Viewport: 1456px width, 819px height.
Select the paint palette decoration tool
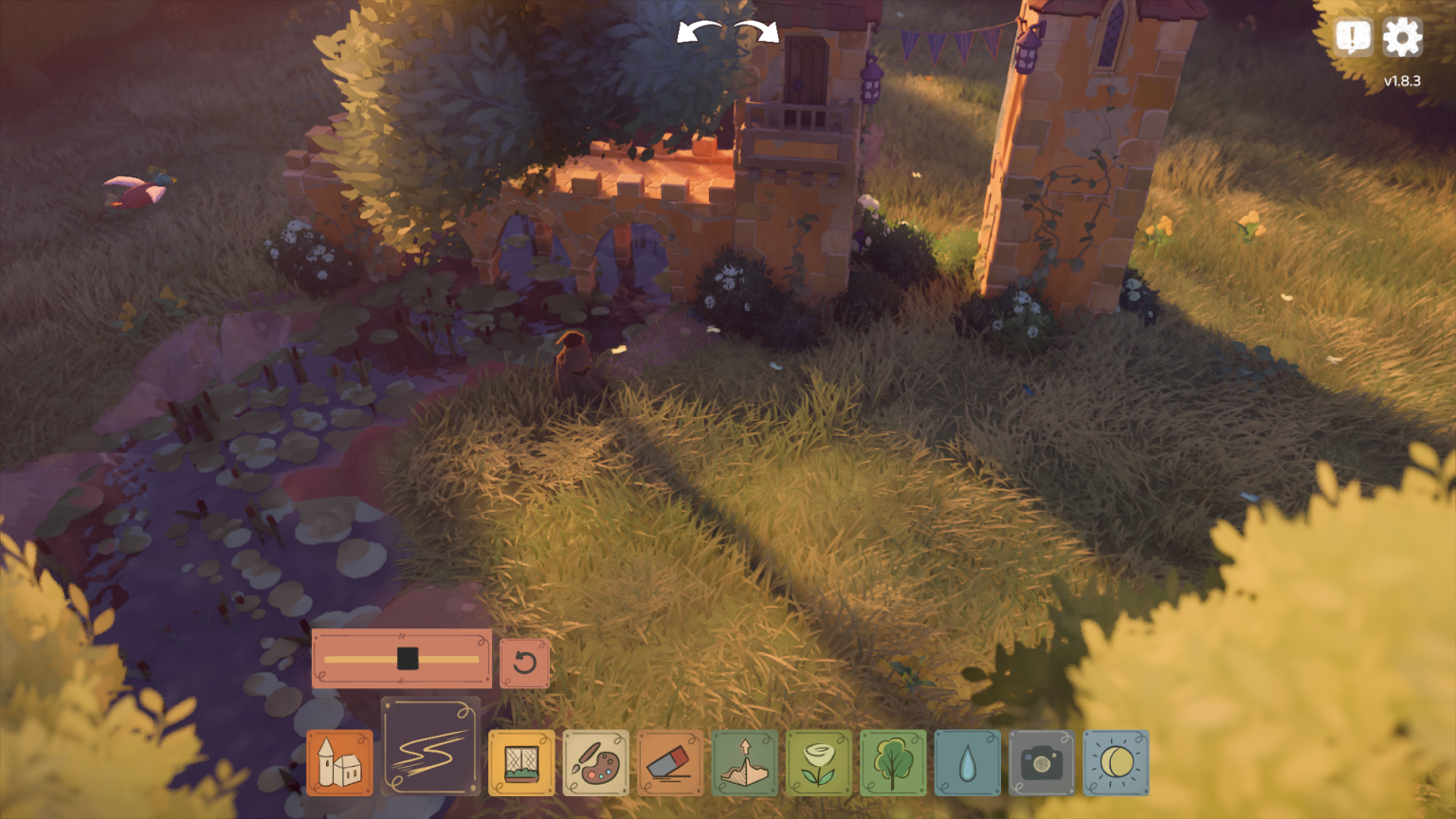pos(594,763)
